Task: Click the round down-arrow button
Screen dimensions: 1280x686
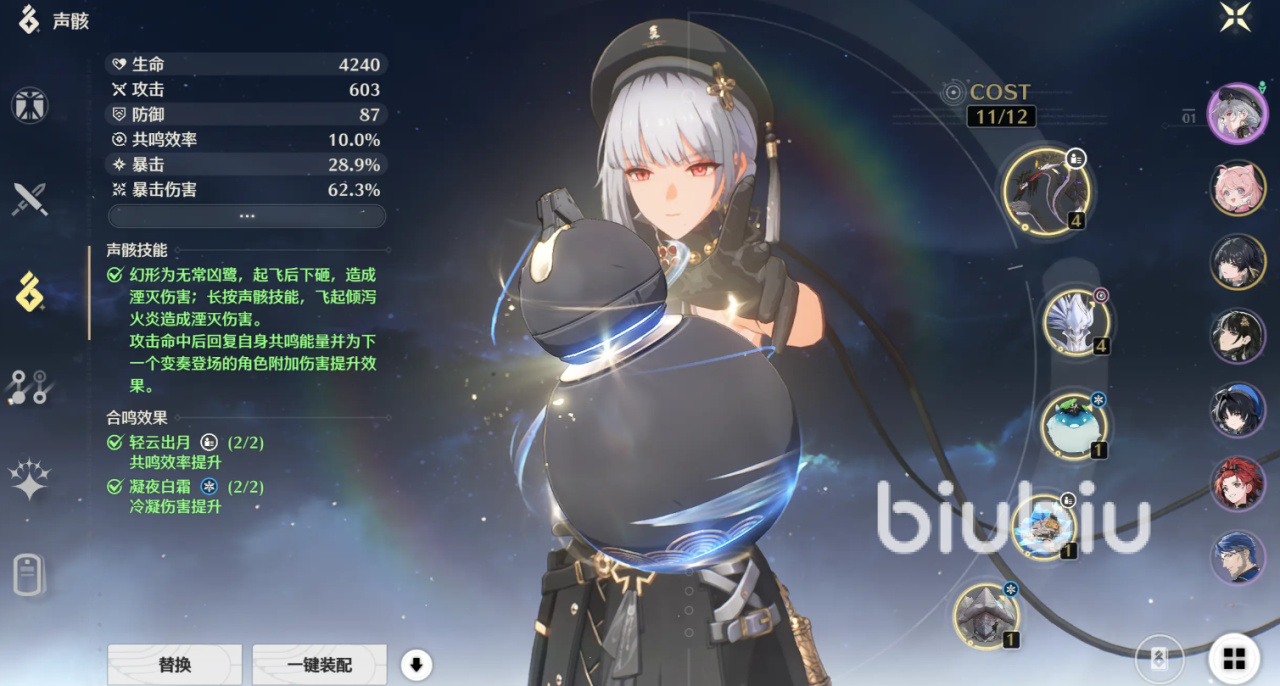Action: tap(416, 664)
